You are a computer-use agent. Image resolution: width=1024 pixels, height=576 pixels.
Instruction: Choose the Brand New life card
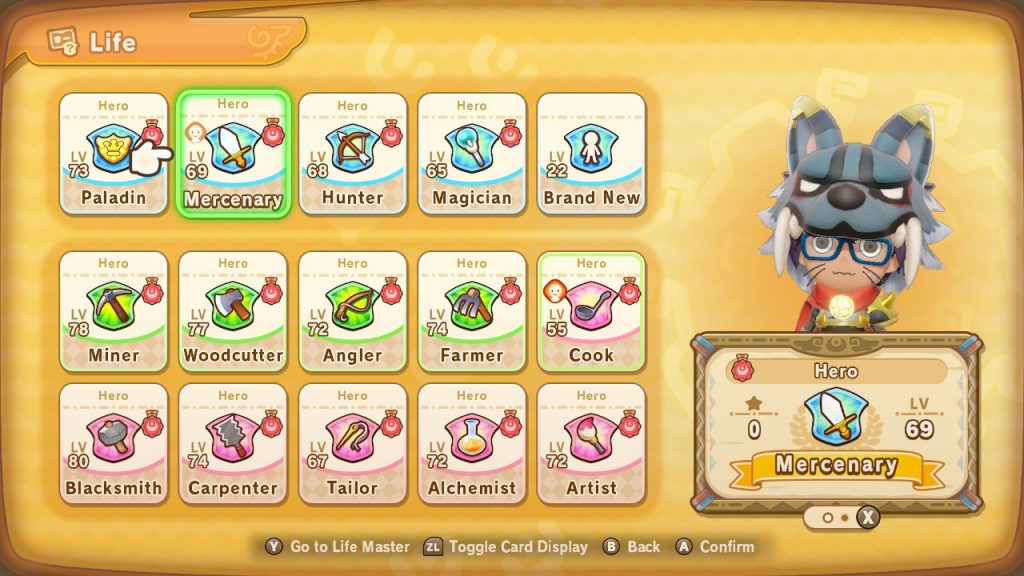click(x=591, y=153)
